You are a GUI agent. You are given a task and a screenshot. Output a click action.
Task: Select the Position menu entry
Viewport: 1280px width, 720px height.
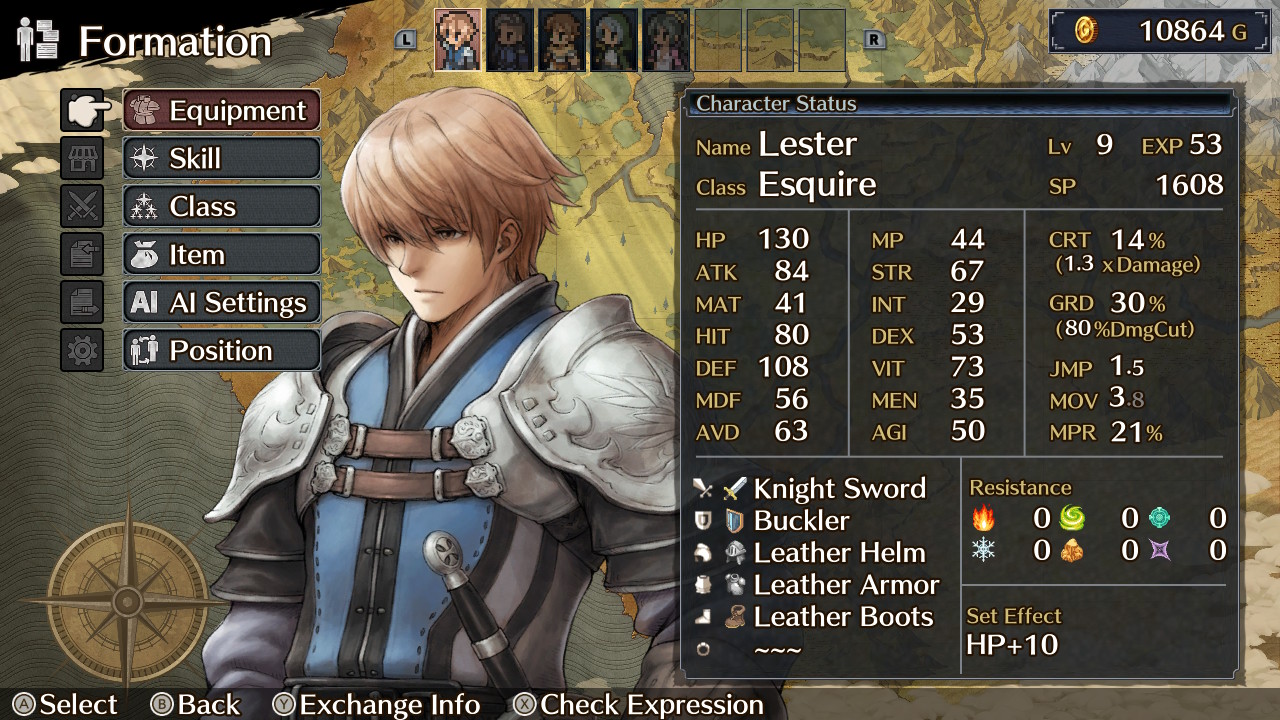[221, 350]
